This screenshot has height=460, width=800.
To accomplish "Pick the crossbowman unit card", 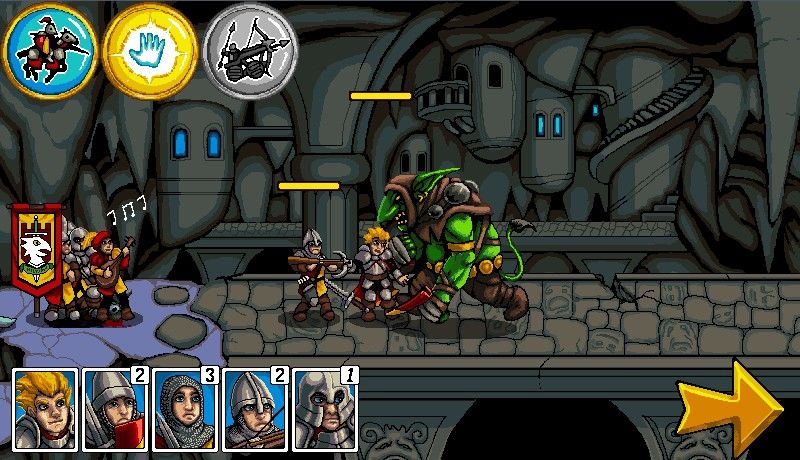I will pos(255,408).
